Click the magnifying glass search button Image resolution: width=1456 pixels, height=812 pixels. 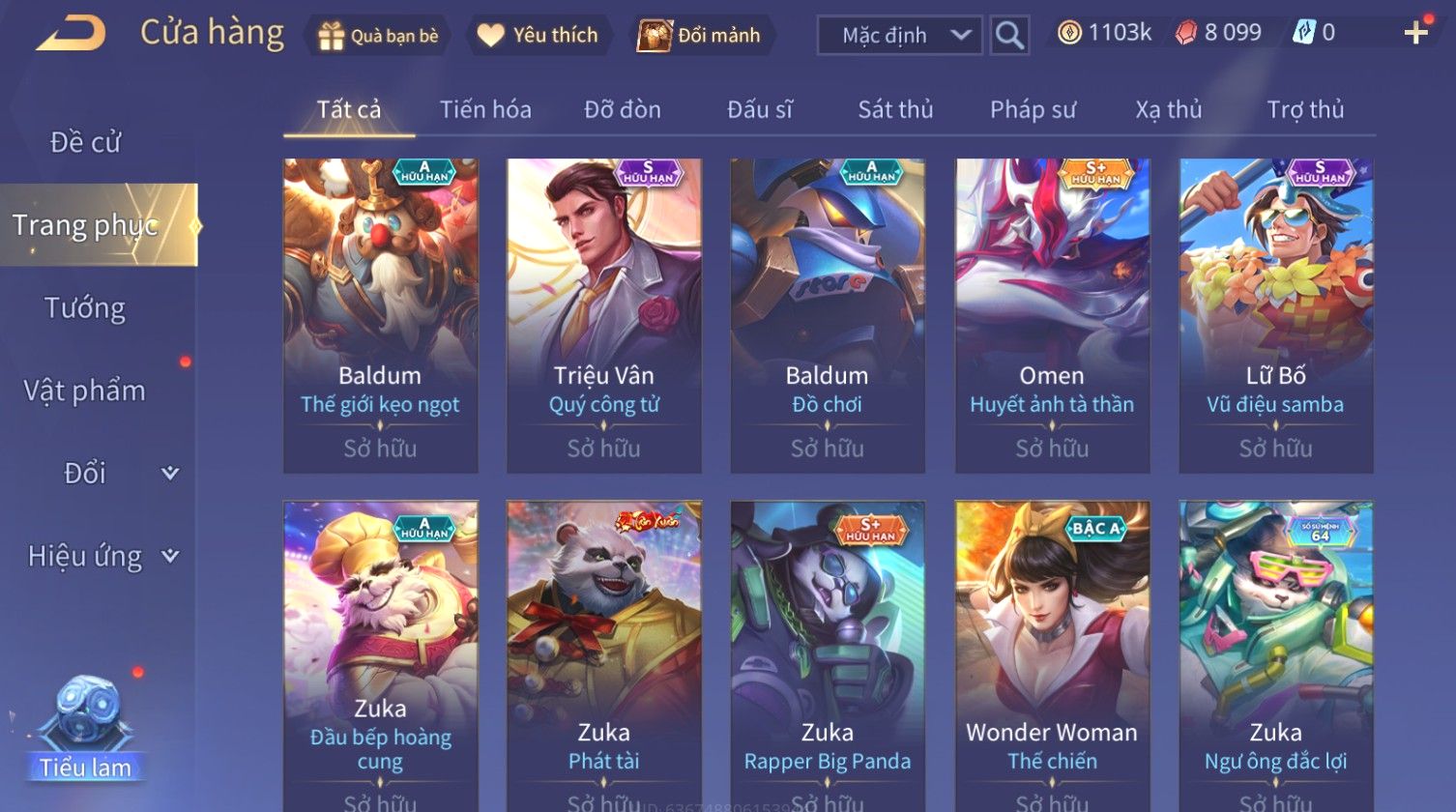click(x=1009, y=36)
